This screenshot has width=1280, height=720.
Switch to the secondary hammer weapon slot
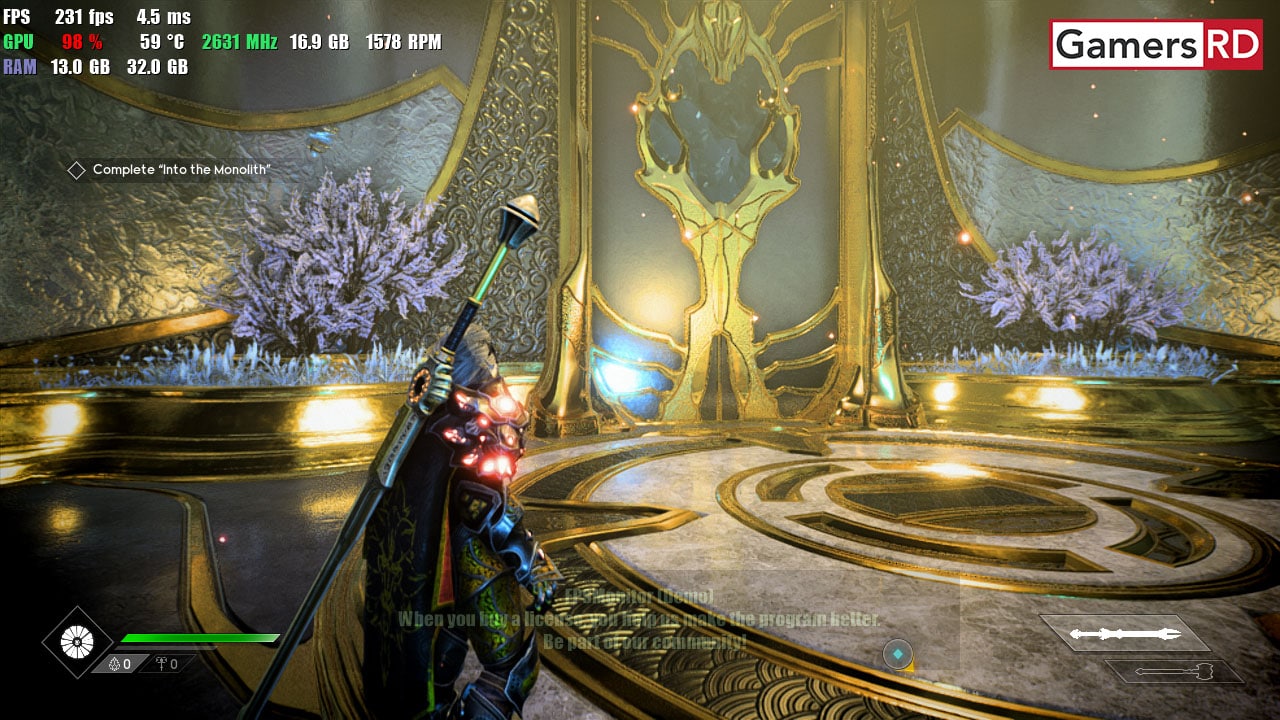point(1174,671)
